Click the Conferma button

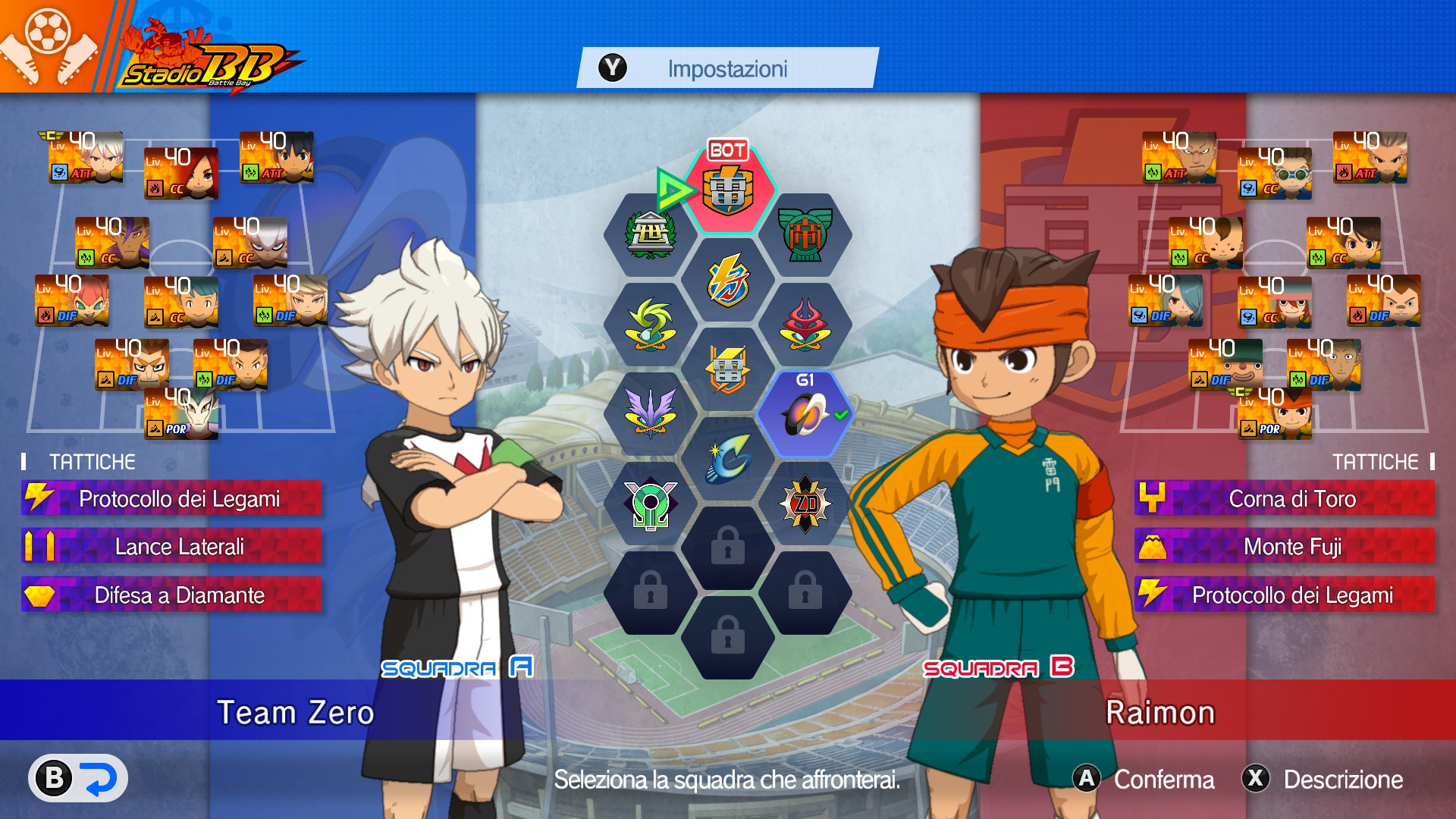click(x=1144, y=779)
